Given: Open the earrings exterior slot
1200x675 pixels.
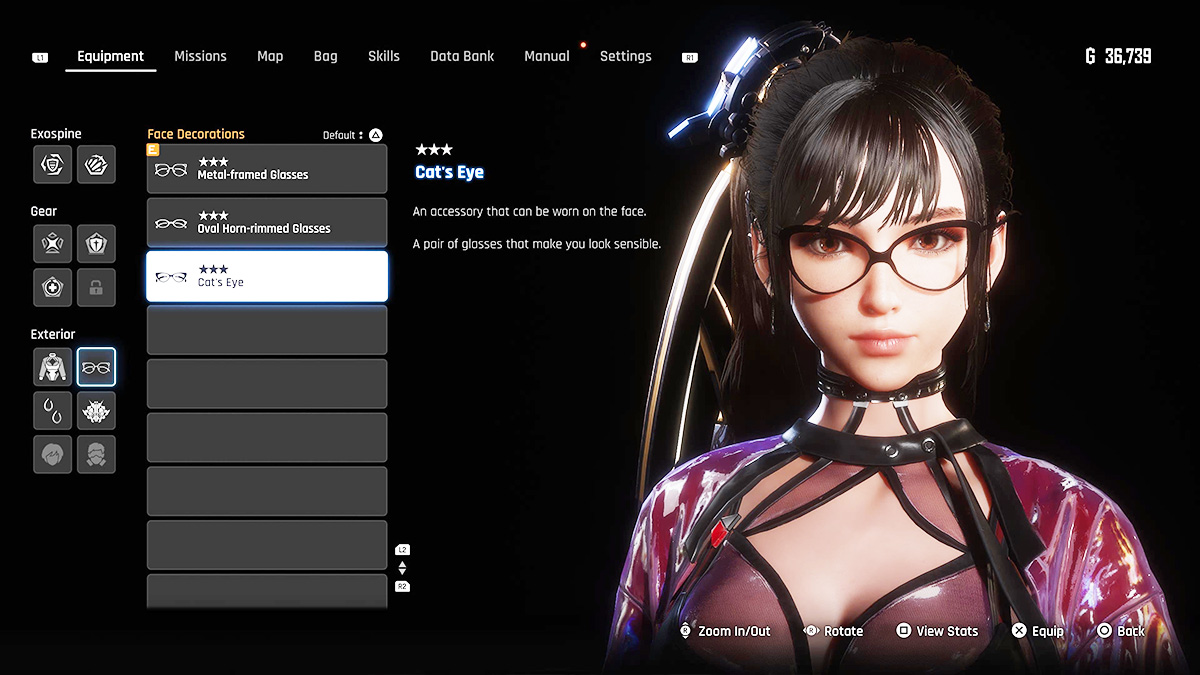Looking at the screenshot, I should [x=52, y=410].
